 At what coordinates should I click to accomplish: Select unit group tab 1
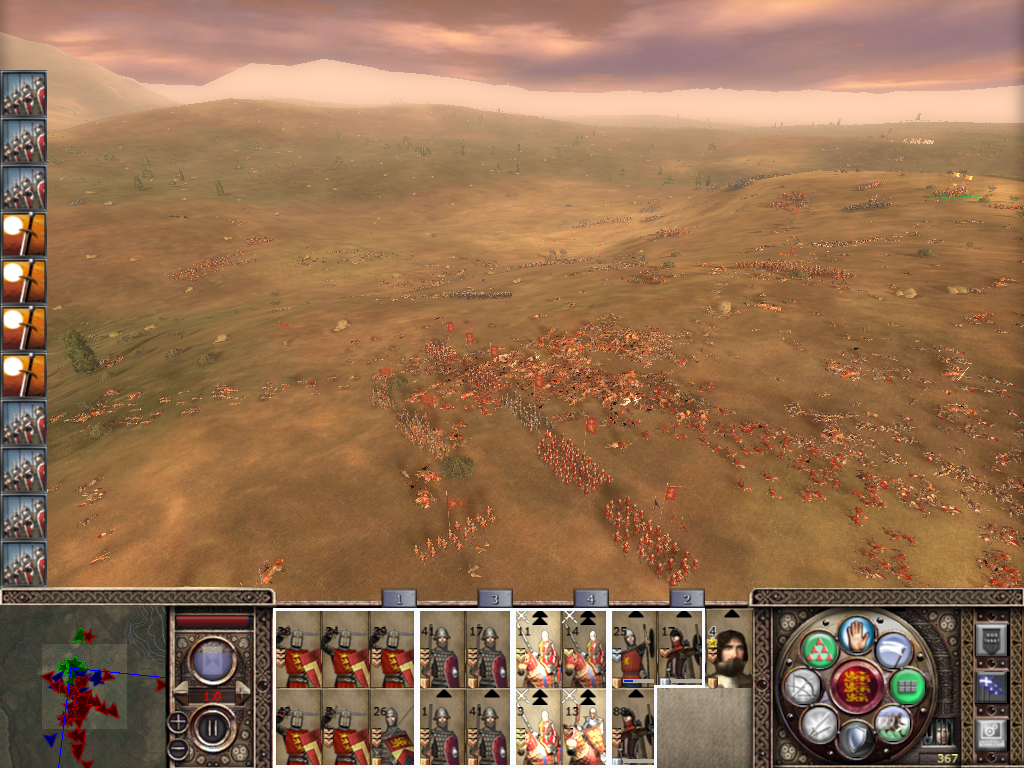tap(399, 598)
